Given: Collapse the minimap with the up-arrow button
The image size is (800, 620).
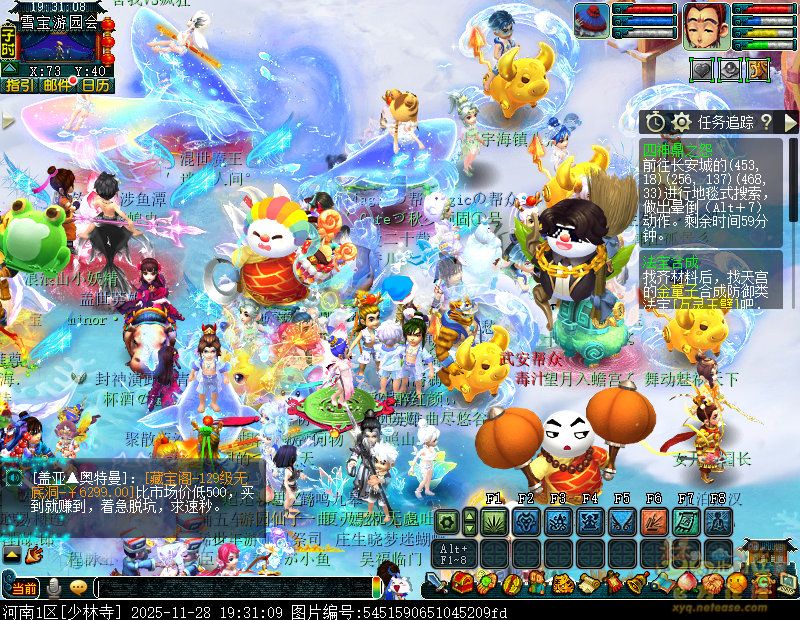Looking at the screenshot, I should [9, 67].
